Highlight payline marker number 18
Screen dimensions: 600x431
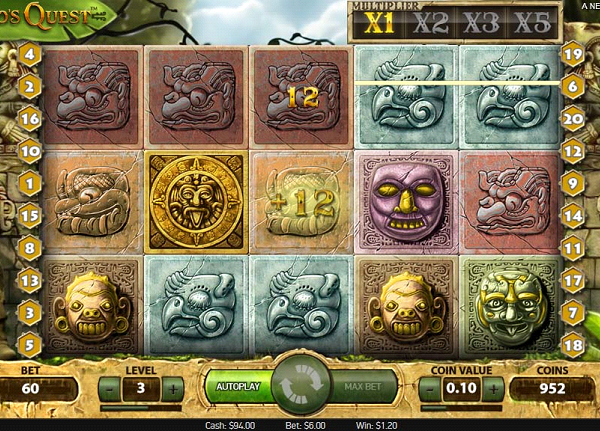click(572, 345)
